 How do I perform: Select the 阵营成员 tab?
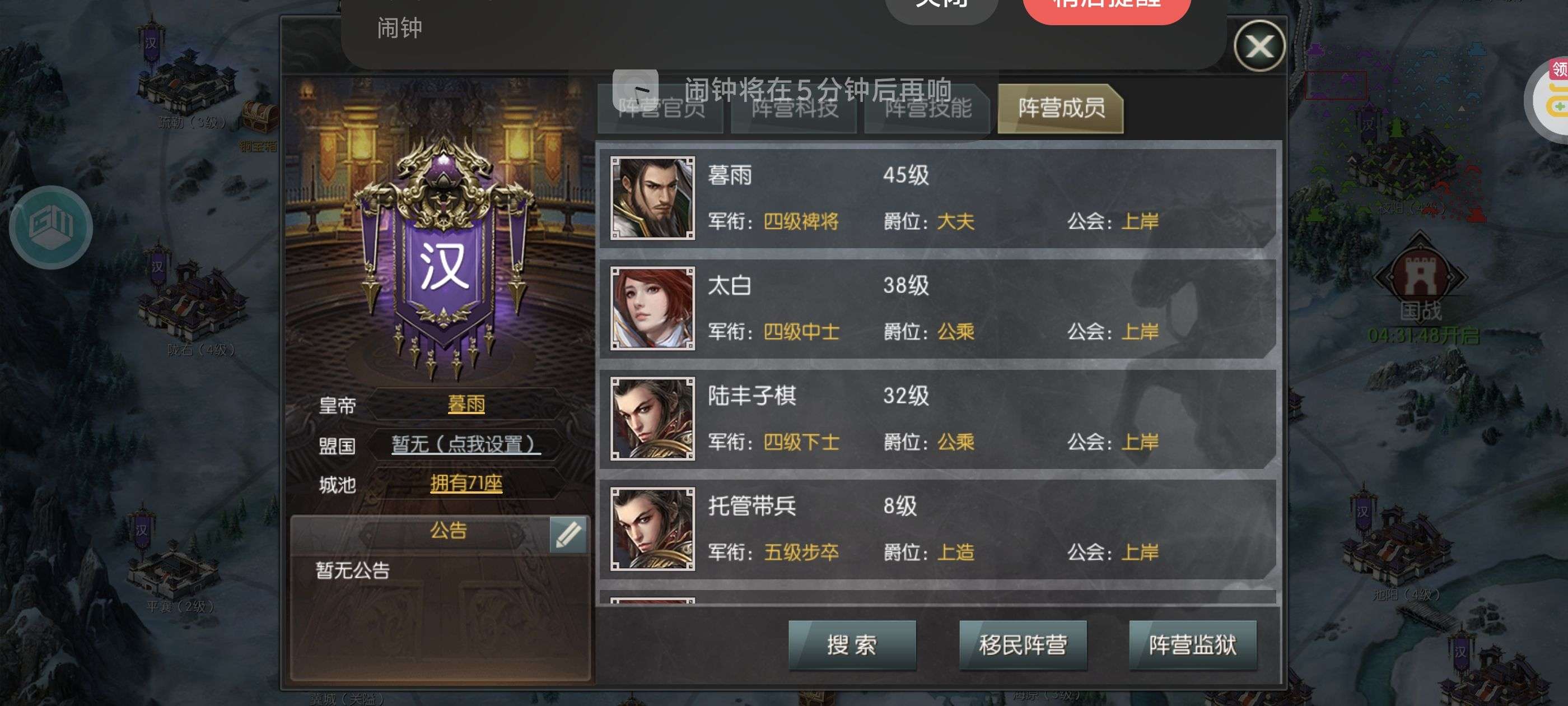(1059, 110)
